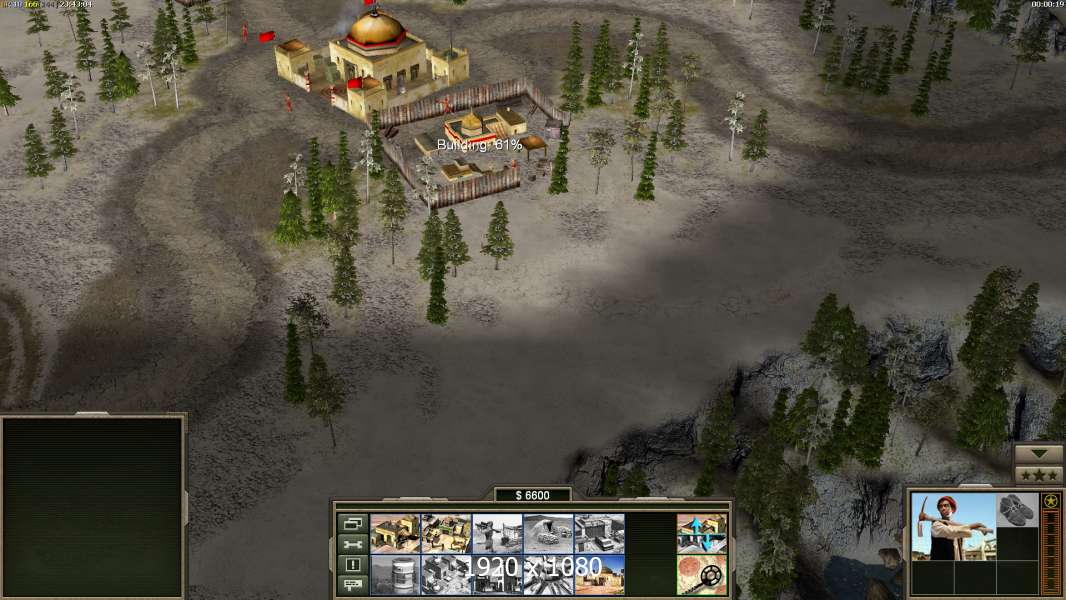Click the worker unit portrait
The width and height of the screenshot is (1066, 600).
coord(953,526)
